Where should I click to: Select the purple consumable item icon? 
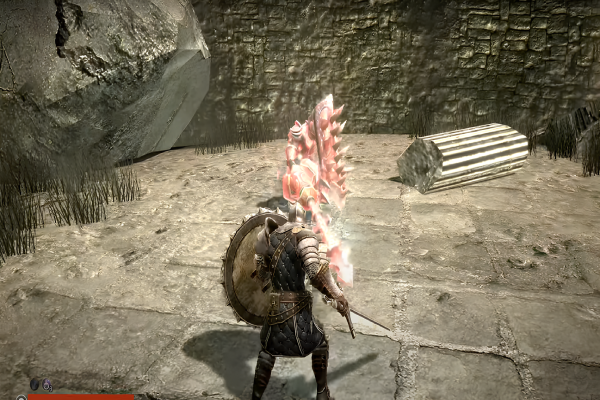tap(47, 385)
